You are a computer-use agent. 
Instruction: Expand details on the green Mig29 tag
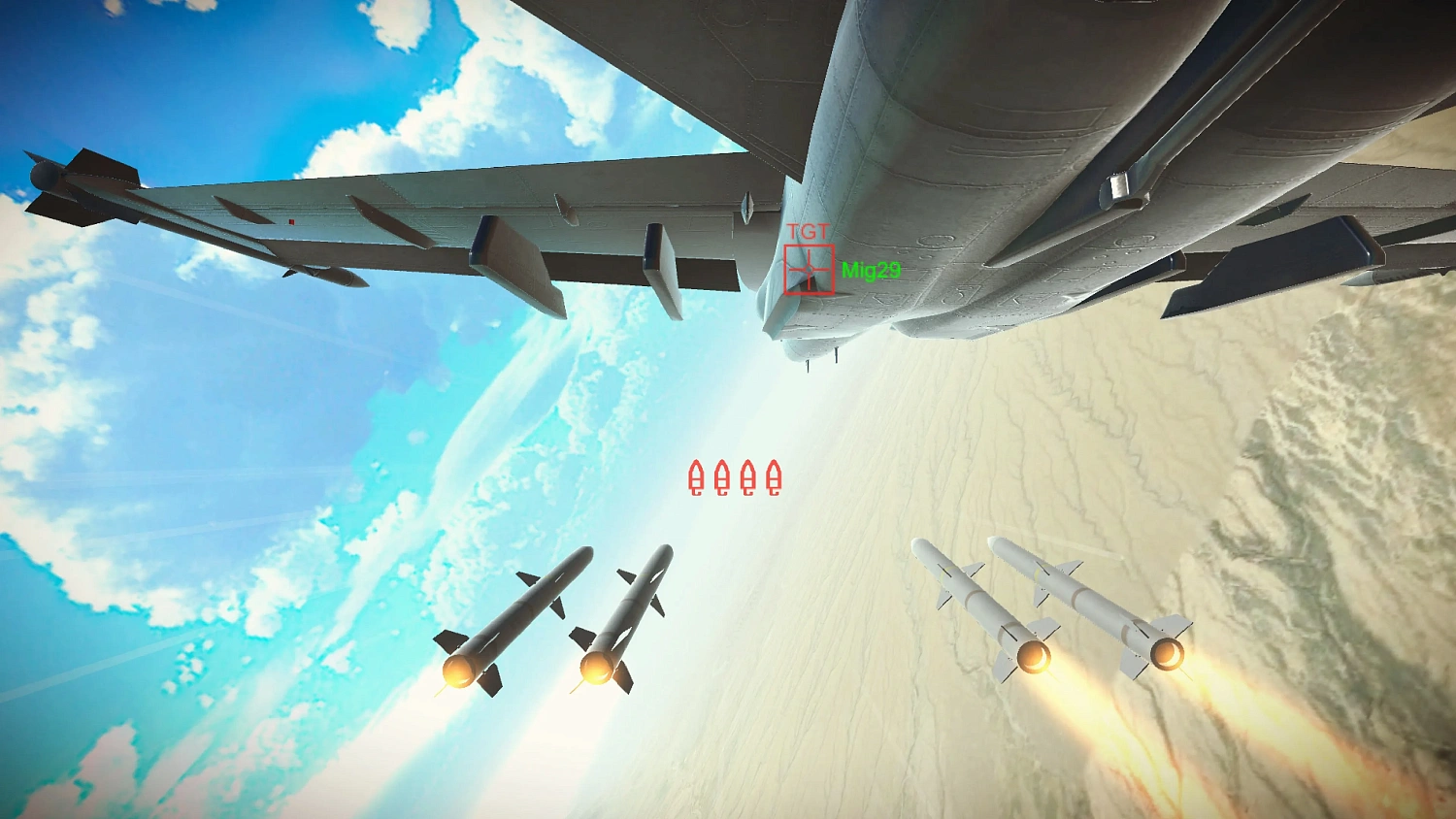point(871,270)
